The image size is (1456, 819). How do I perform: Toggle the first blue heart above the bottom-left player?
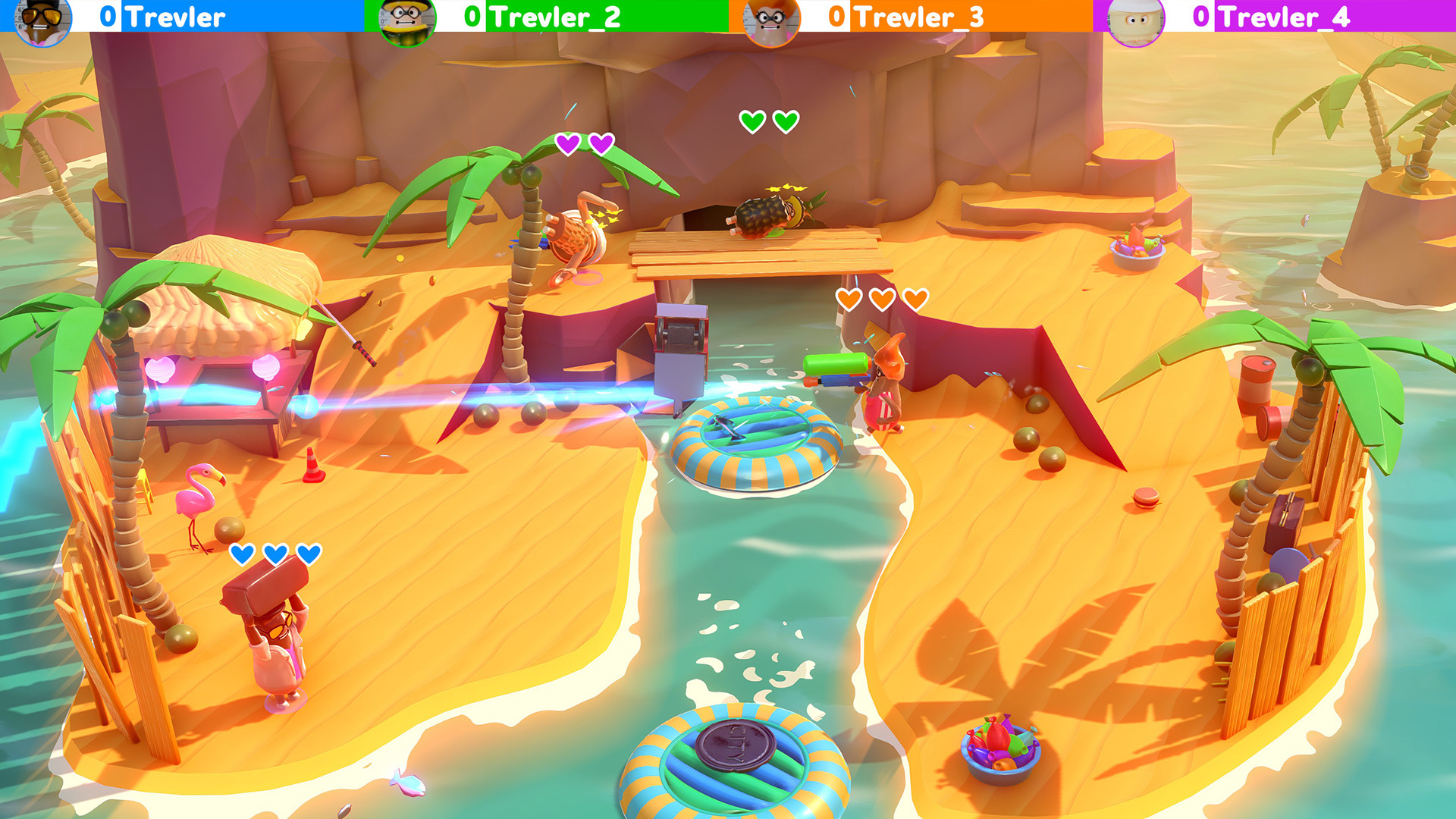point(241,554)
